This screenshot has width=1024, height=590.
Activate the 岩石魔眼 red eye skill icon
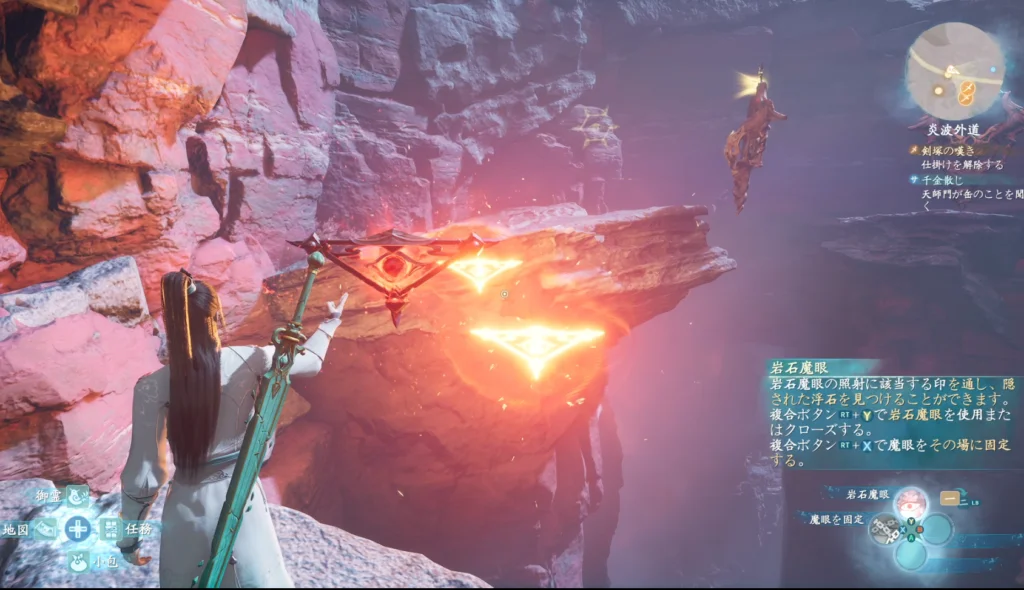(x=910, y=501)
